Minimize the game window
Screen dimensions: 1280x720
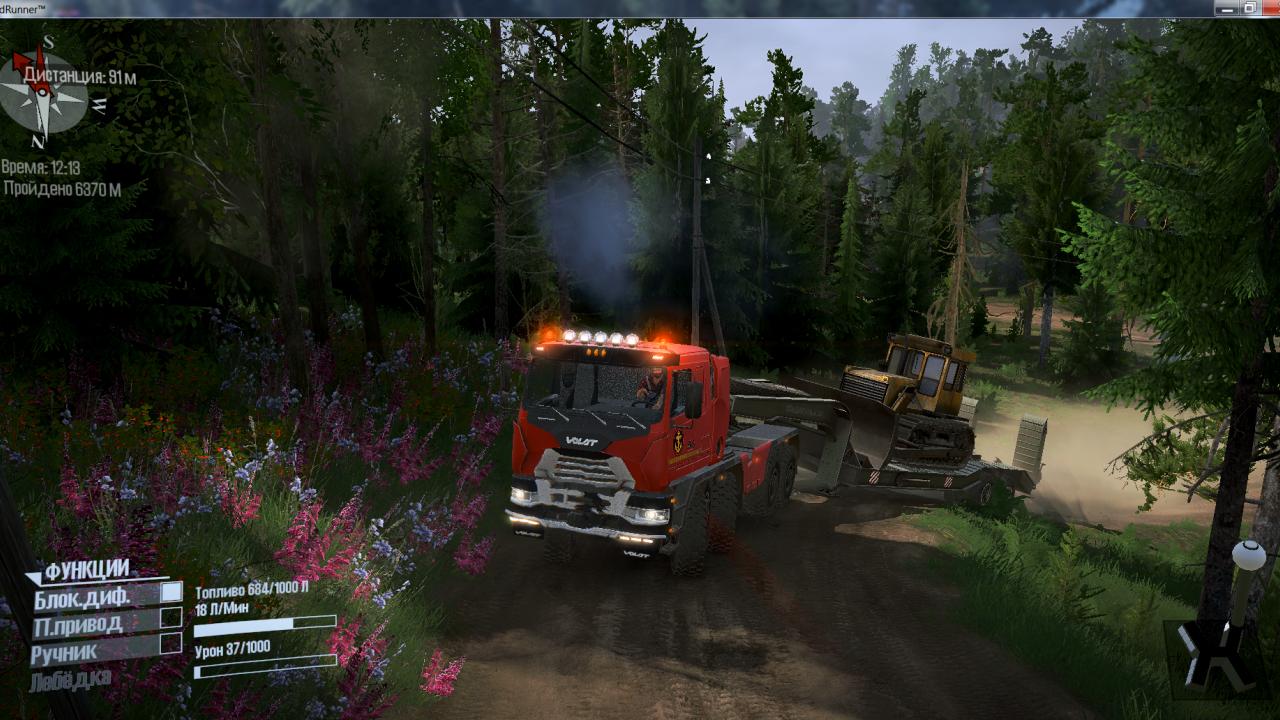click(x=1228, y=8)
